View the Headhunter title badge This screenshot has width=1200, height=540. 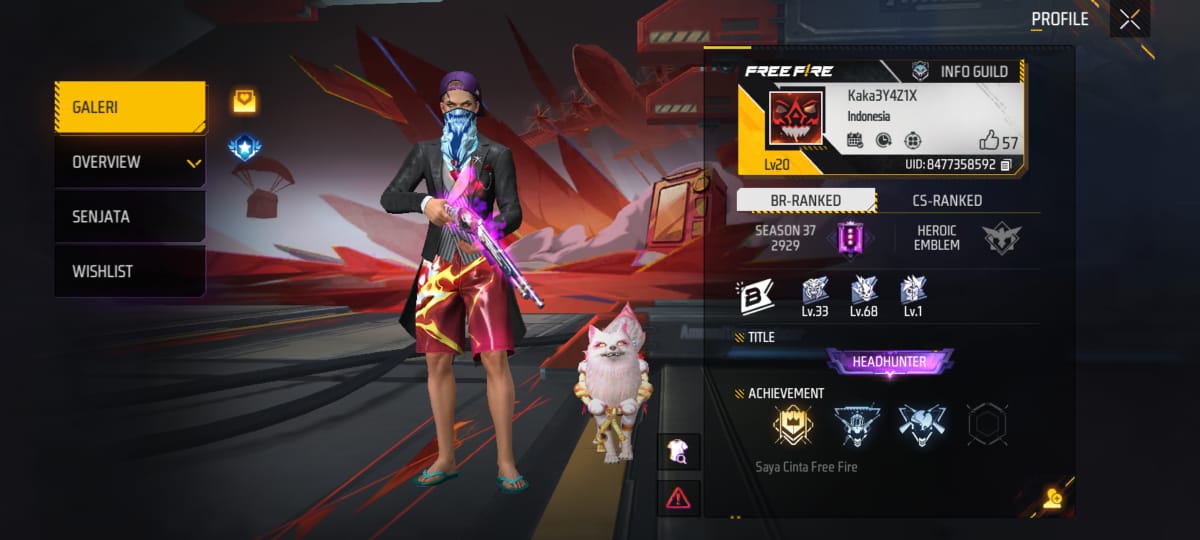point(889,361)
